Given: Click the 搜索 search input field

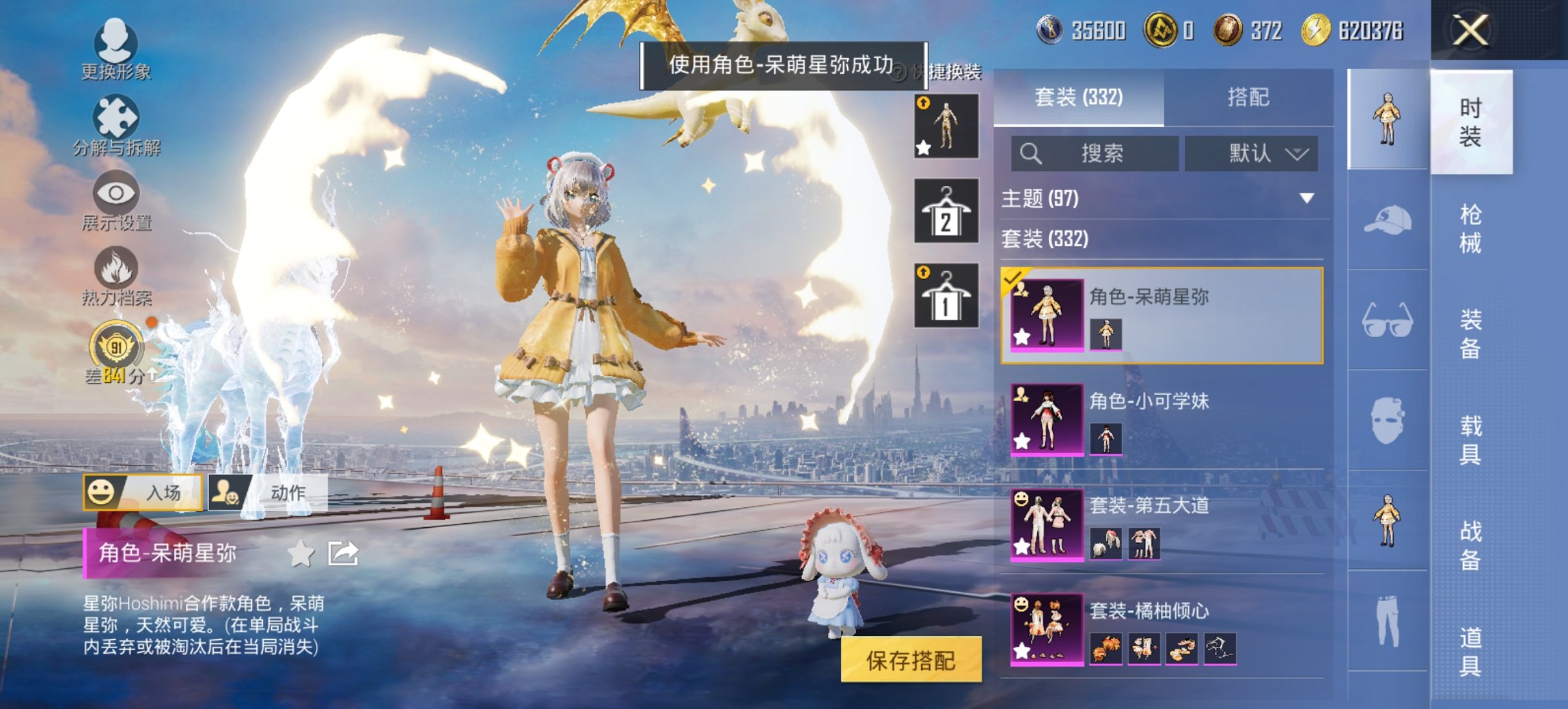Looking at the screenshot, I should coord(1093,153).
